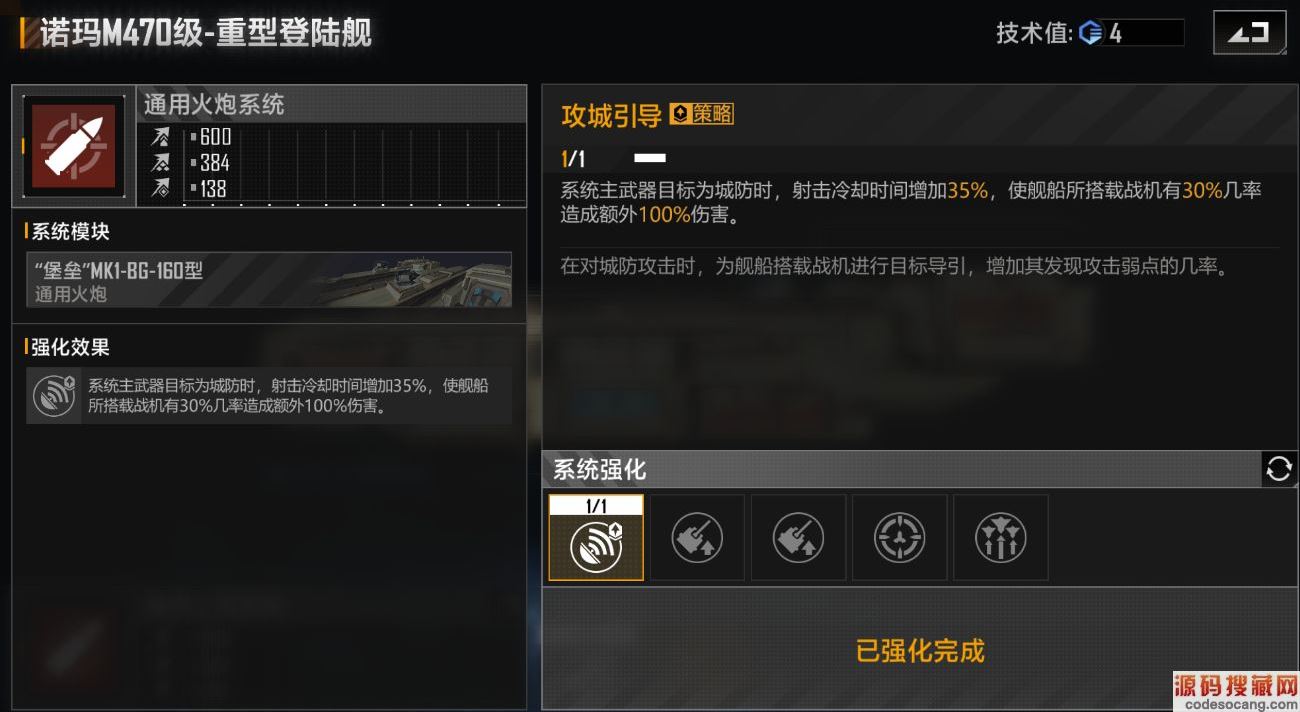Click the back button beside the tech value
Image resolution: width=1300 pixels, height=712 pixels.
[1249, 33]
